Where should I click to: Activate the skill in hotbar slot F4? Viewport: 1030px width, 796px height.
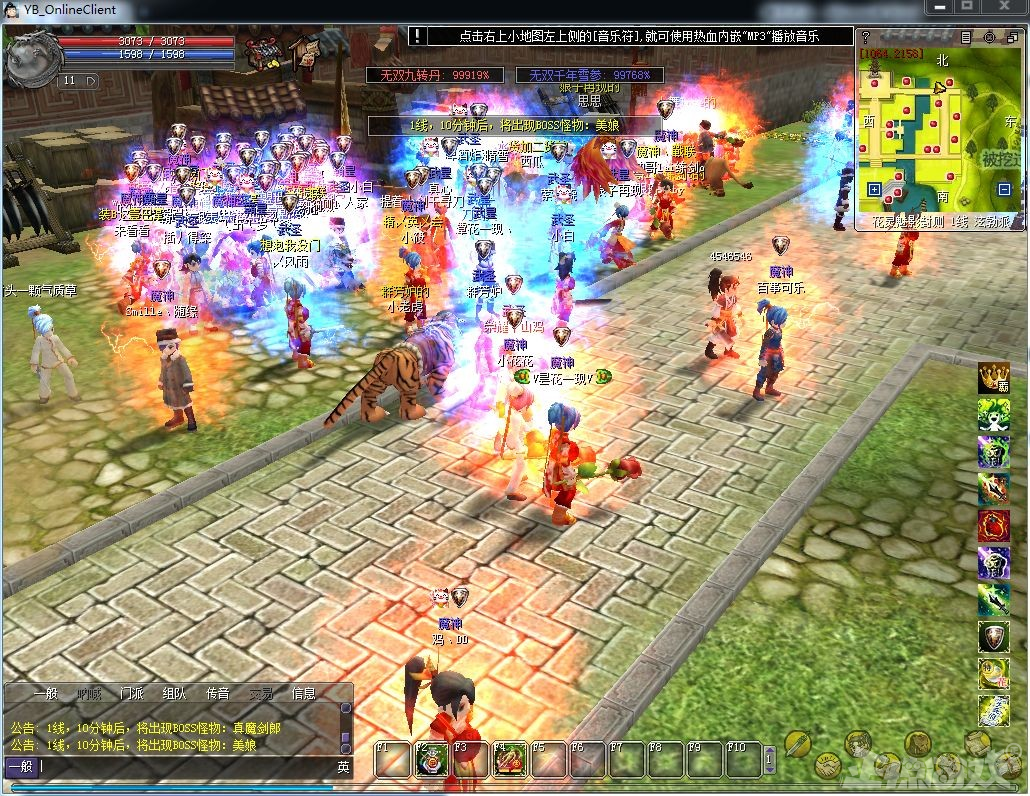click(x=508, y=760)
